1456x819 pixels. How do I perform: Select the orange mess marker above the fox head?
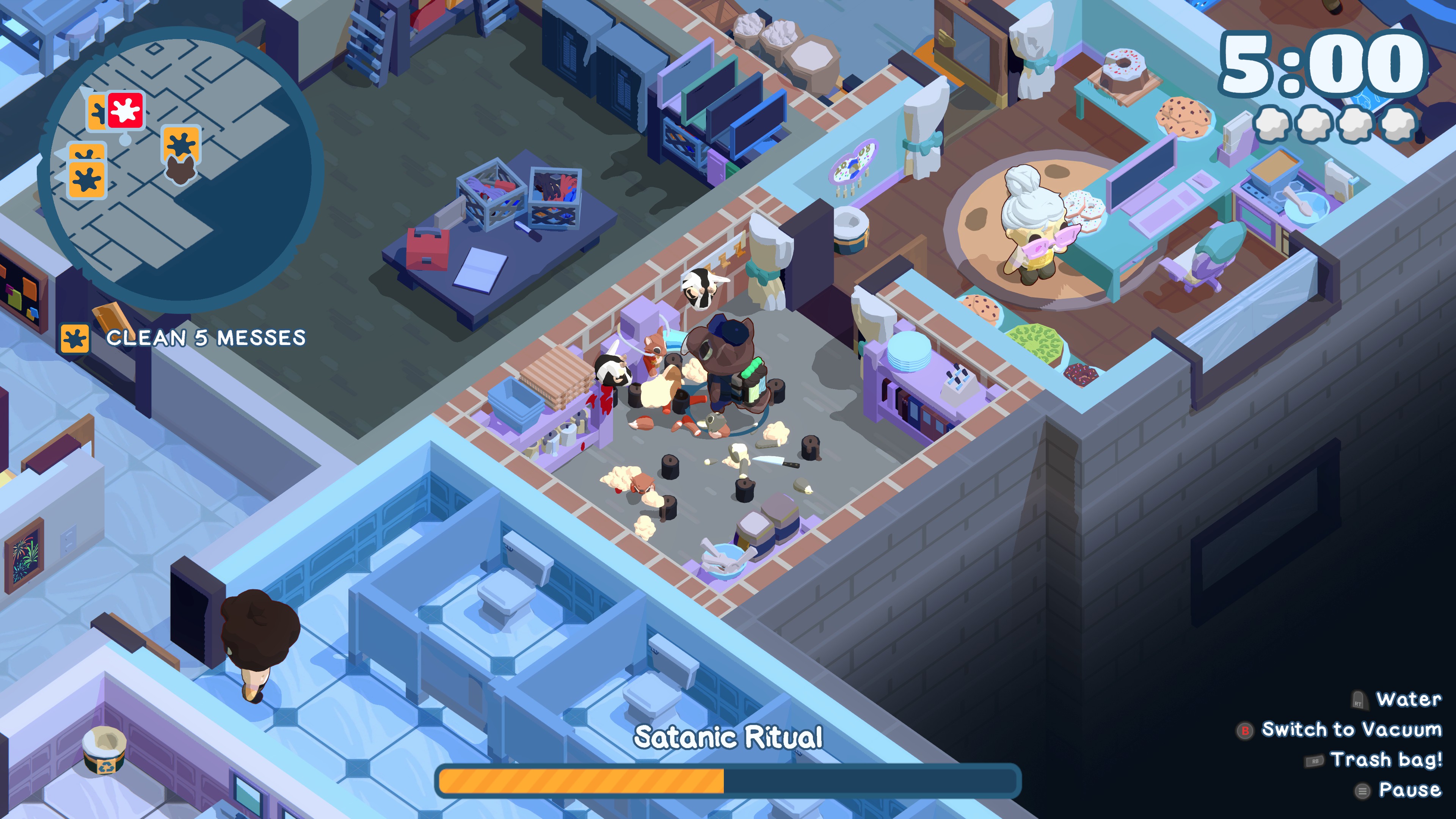[181, 143]
